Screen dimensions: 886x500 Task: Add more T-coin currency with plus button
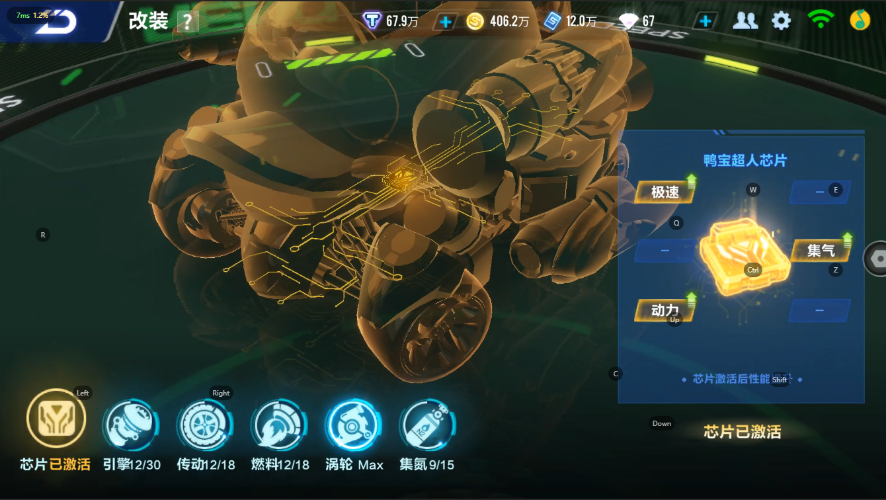click(446, 21)
